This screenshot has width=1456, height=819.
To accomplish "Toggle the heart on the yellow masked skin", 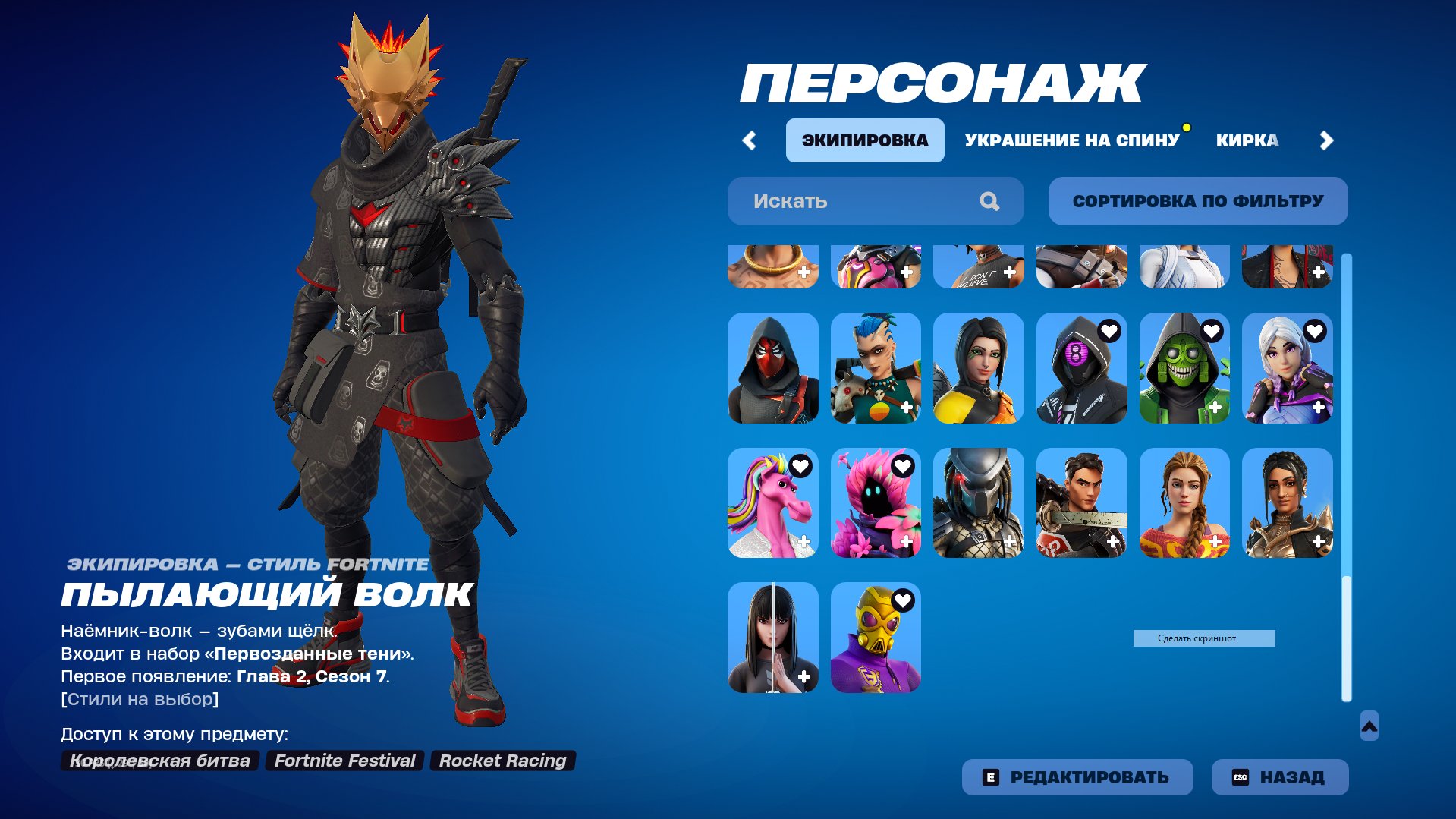I will click(902, 600).
